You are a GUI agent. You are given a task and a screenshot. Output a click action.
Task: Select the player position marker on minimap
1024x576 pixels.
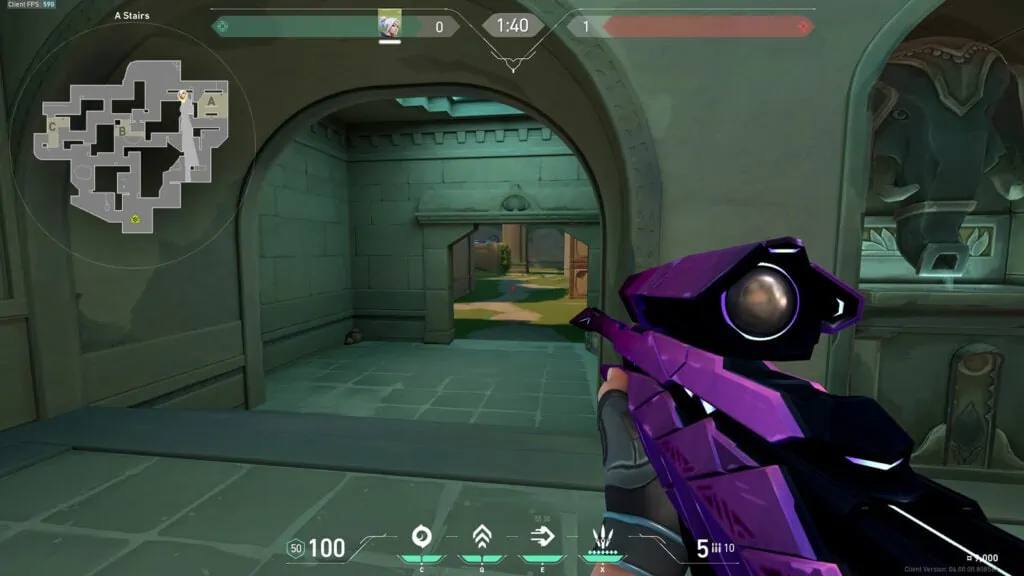pos(184,95)
